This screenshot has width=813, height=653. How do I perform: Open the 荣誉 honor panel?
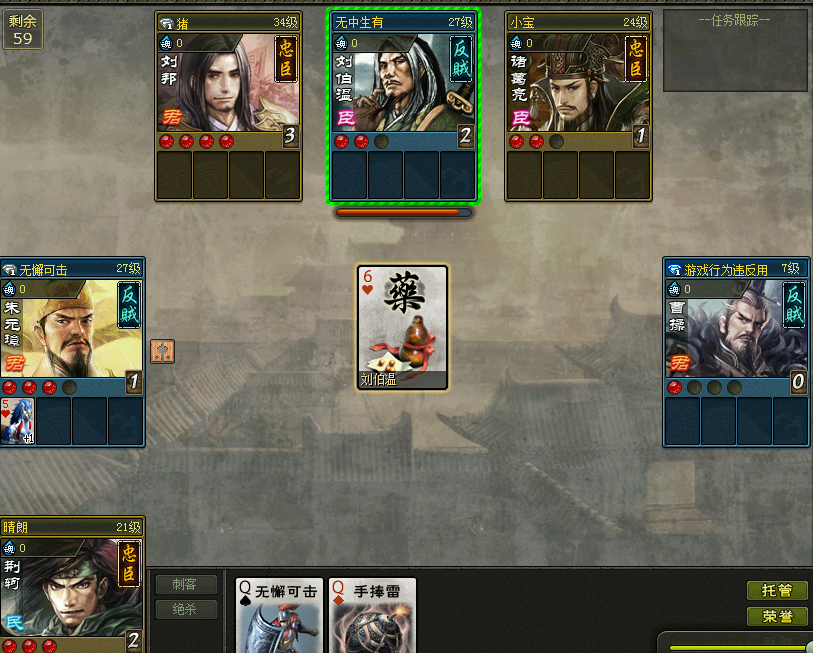pyautogui.click(x=777, y=616)
